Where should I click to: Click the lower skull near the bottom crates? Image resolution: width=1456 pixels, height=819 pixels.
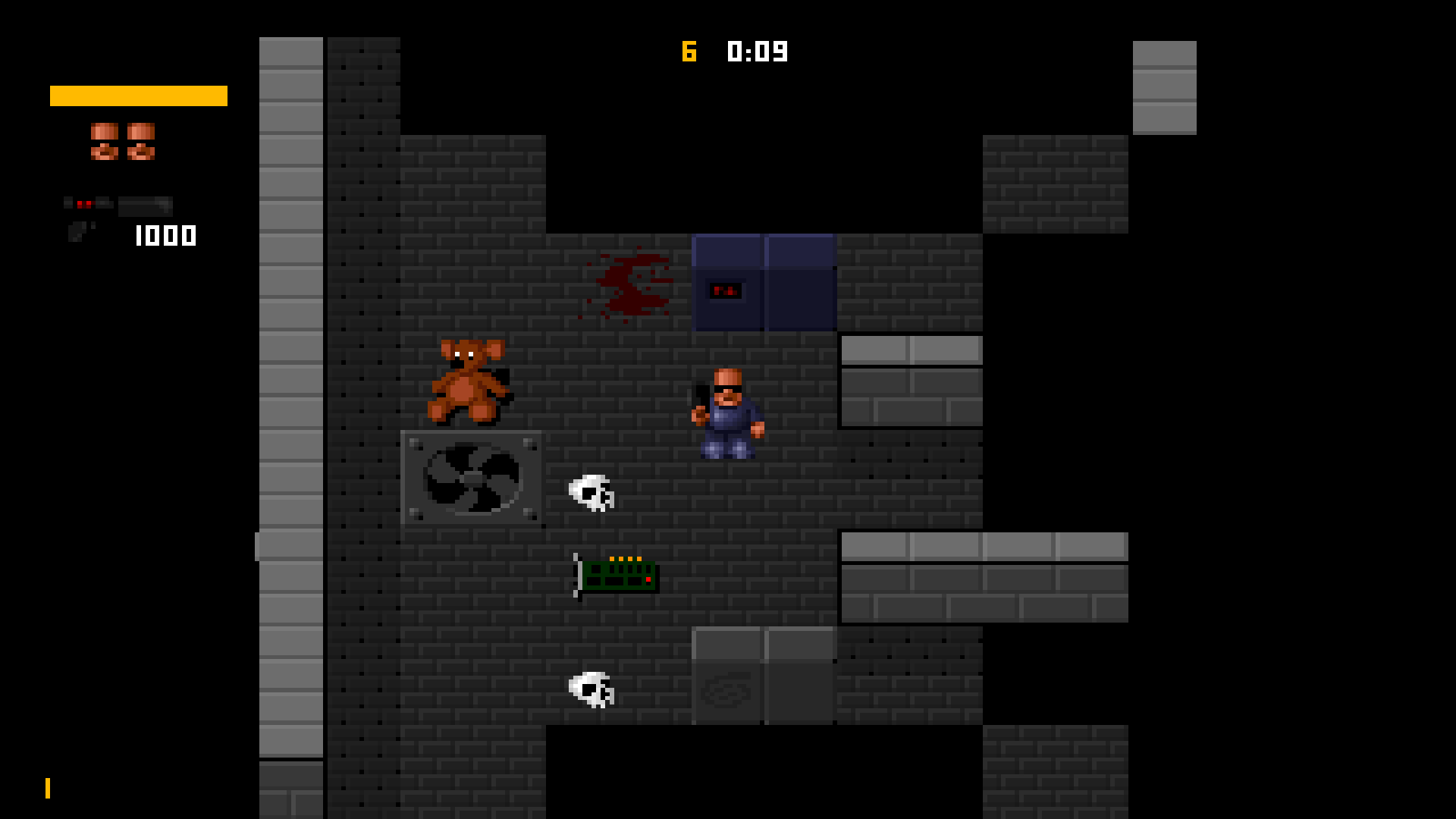(590, 691)
